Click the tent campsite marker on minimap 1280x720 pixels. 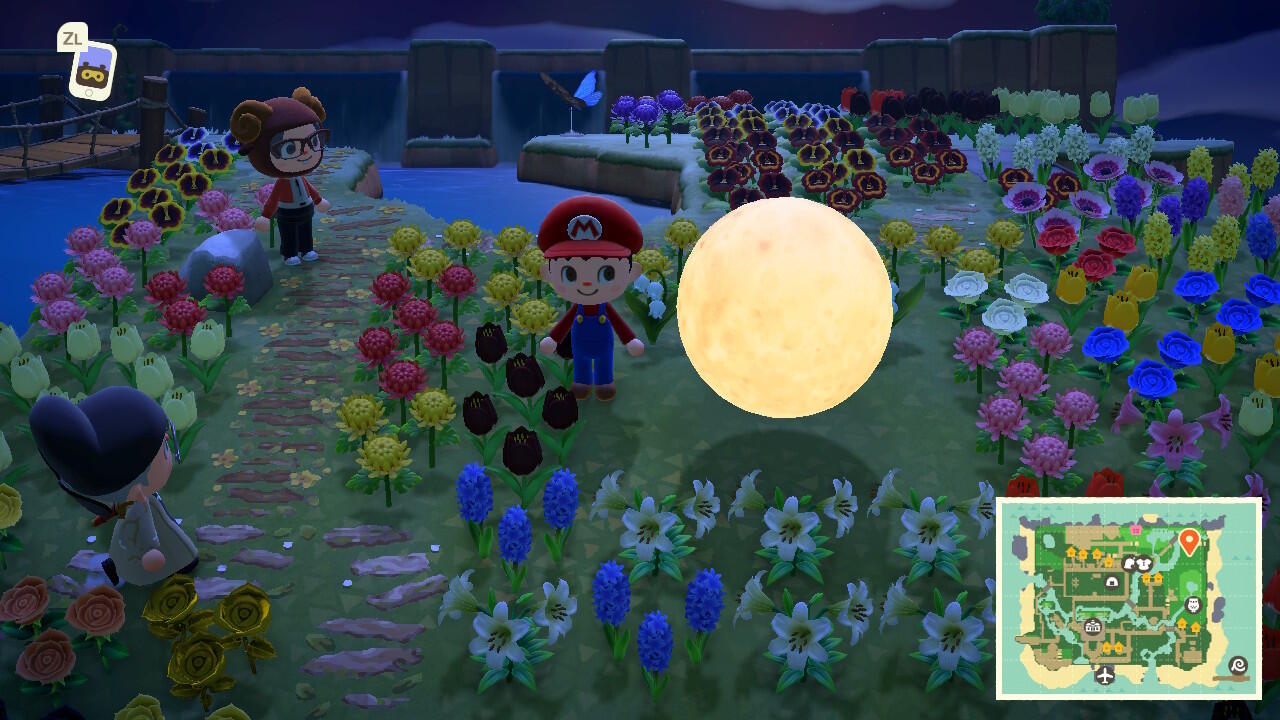click(1112, 582)
